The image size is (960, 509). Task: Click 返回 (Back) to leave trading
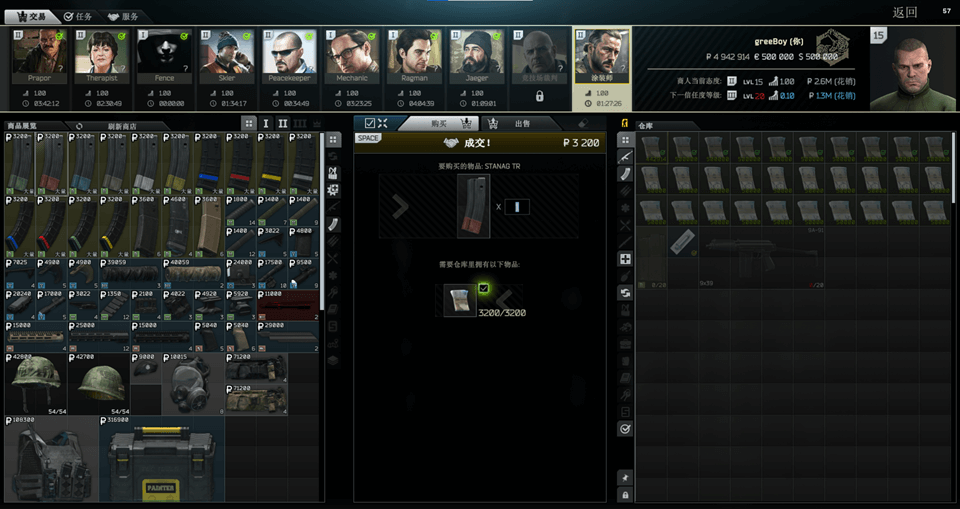coord(905,13)
